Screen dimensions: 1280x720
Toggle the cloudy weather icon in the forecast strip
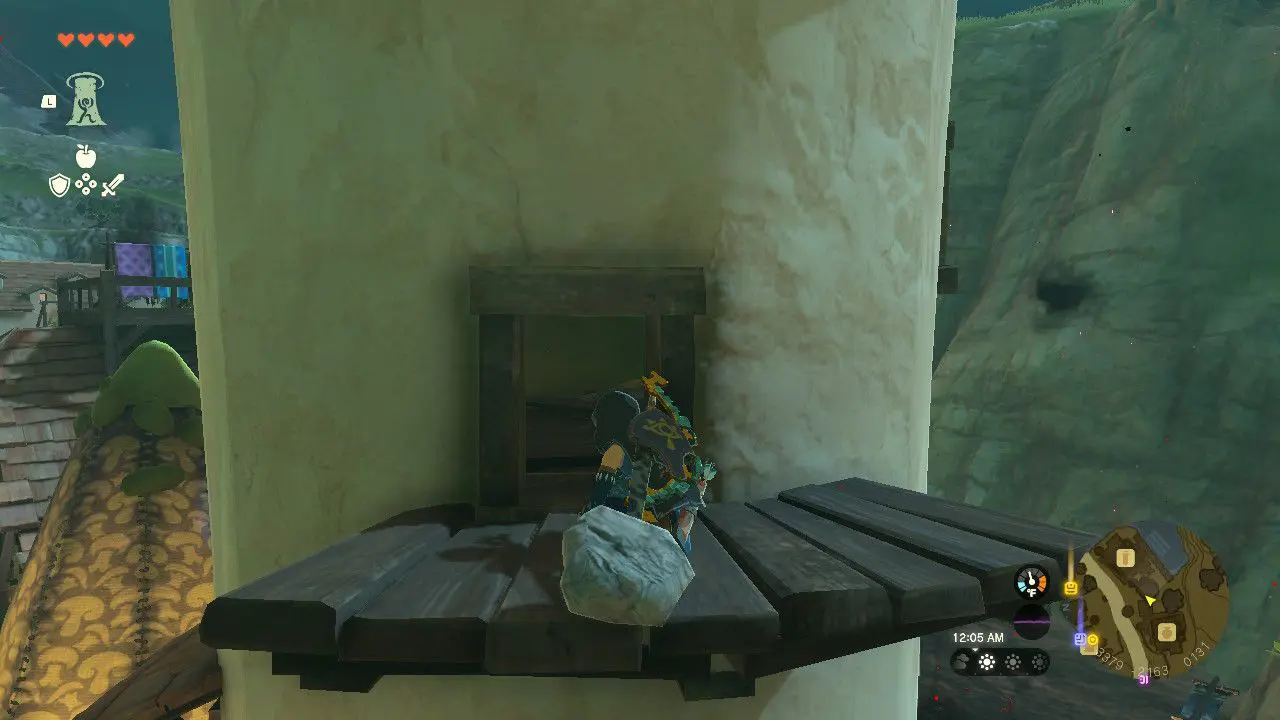tap(962, 661)
